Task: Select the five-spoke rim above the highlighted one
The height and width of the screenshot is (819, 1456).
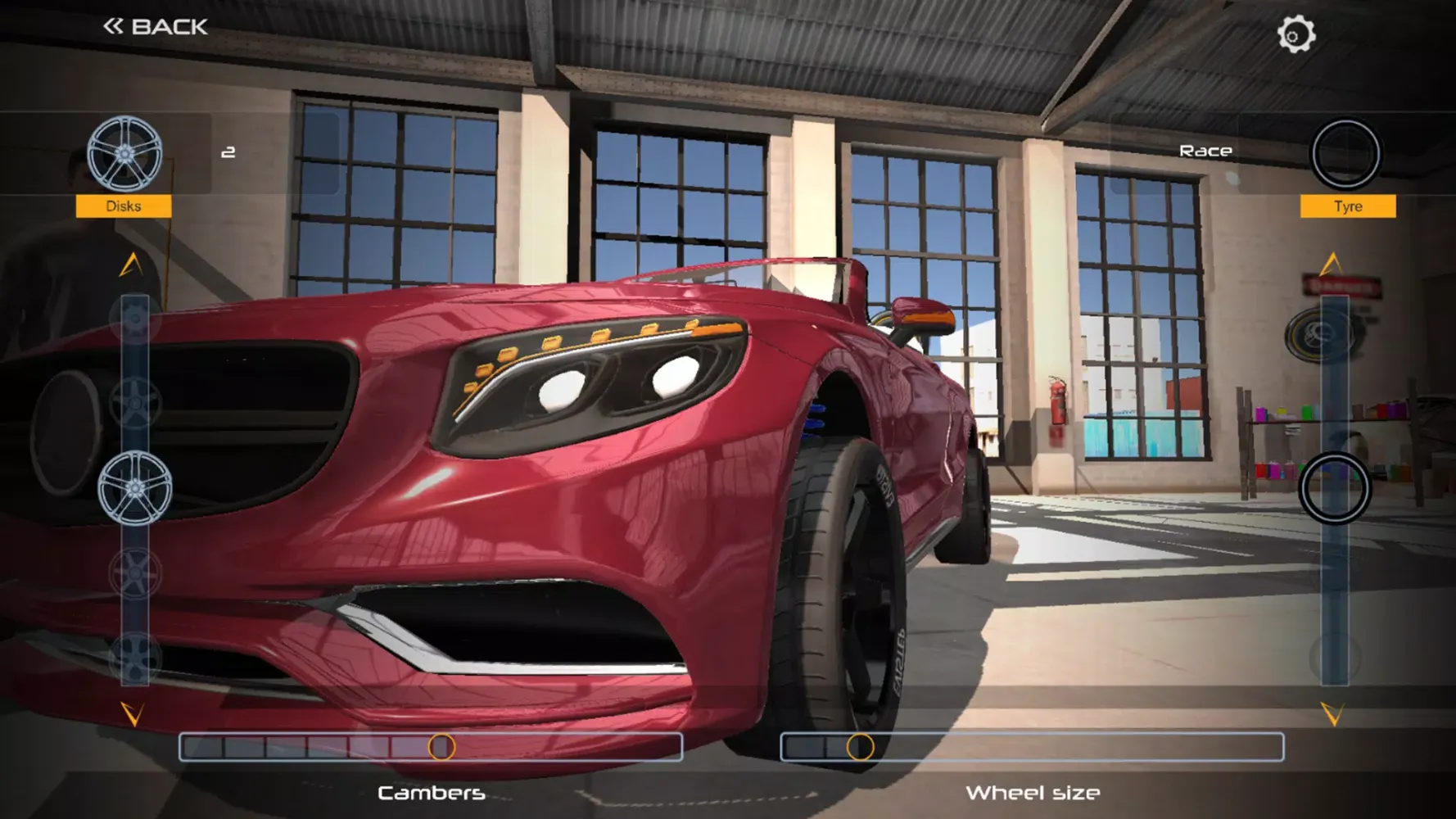Action: click(x=135, y=404)
